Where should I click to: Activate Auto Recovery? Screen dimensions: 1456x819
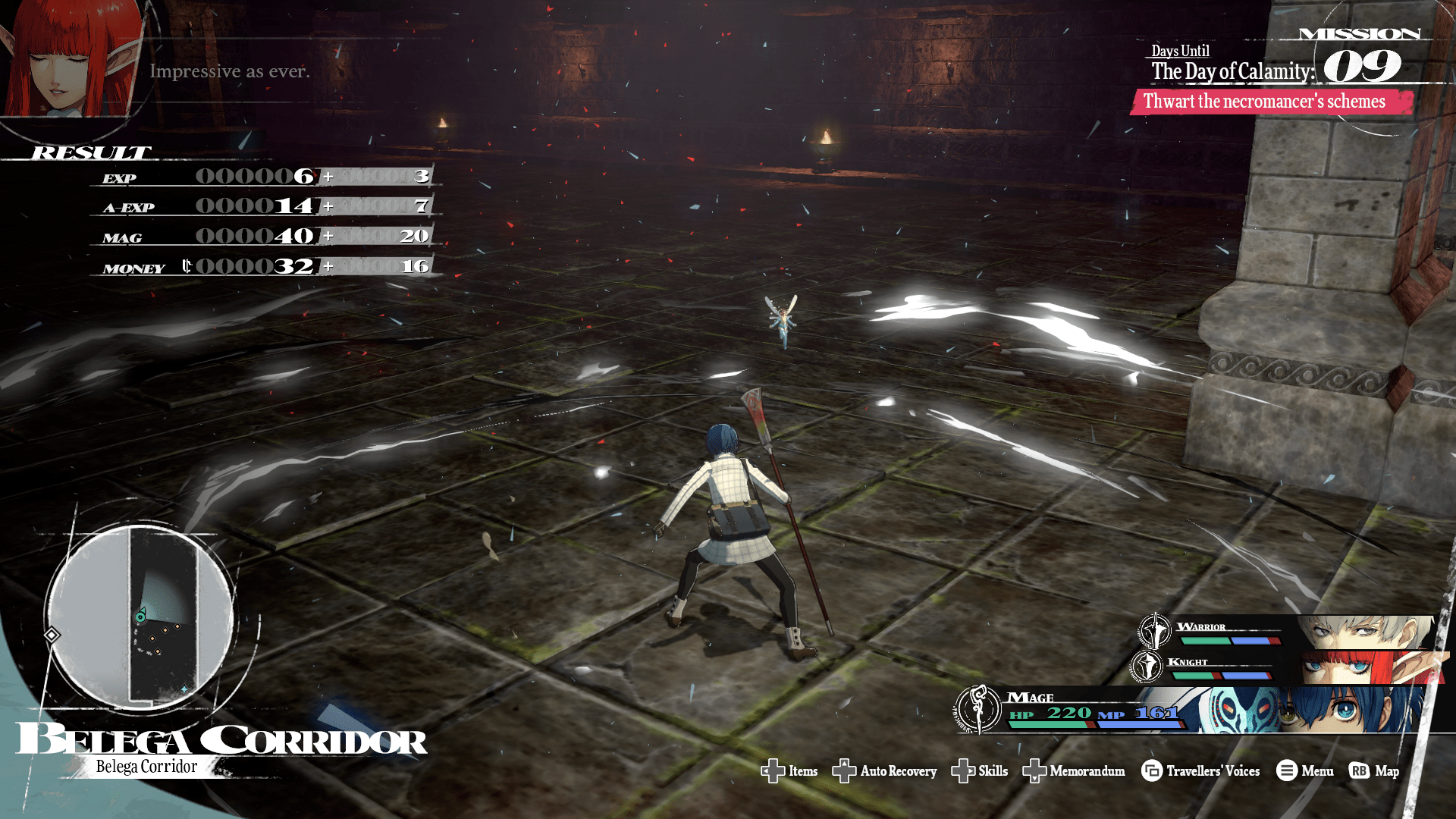884,771
